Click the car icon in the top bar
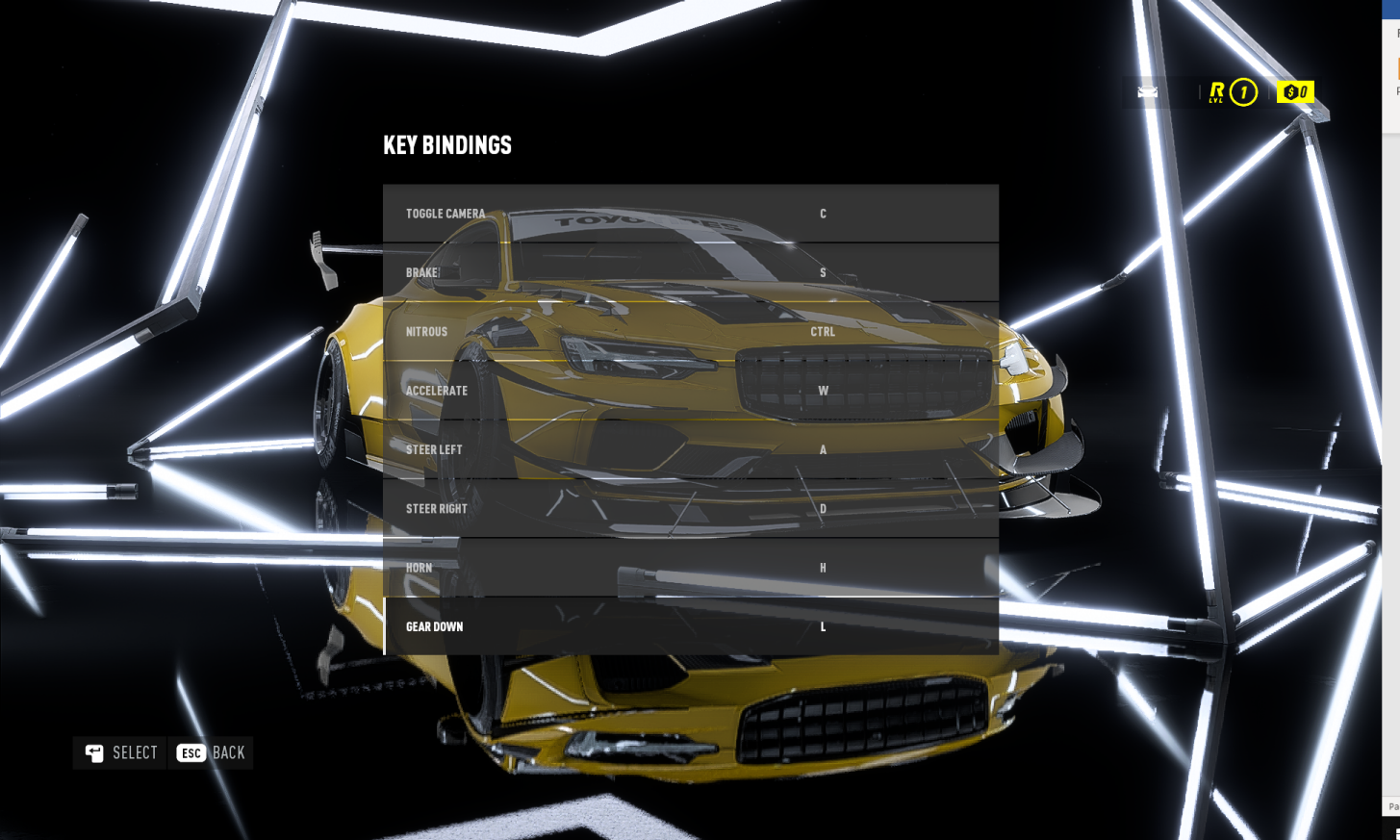This screenshot has width=1400, height=840. pos(1147,91)
